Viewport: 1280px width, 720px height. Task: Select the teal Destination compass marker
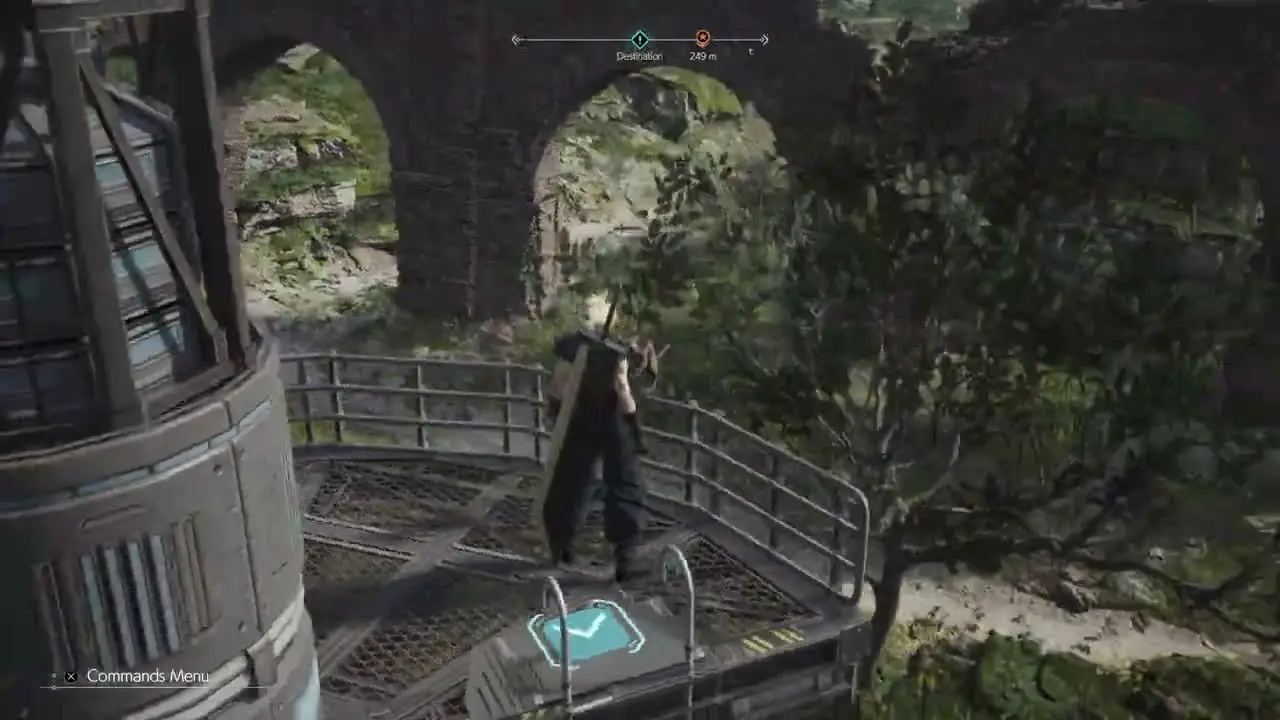(639, 40)
